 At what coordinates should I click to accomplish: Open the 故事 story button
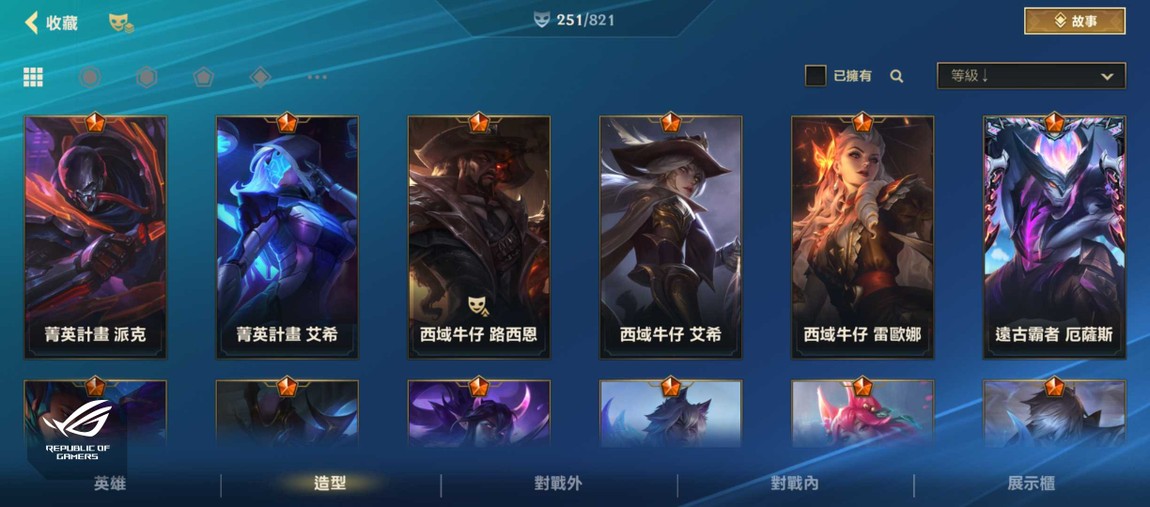(1075, 21)
